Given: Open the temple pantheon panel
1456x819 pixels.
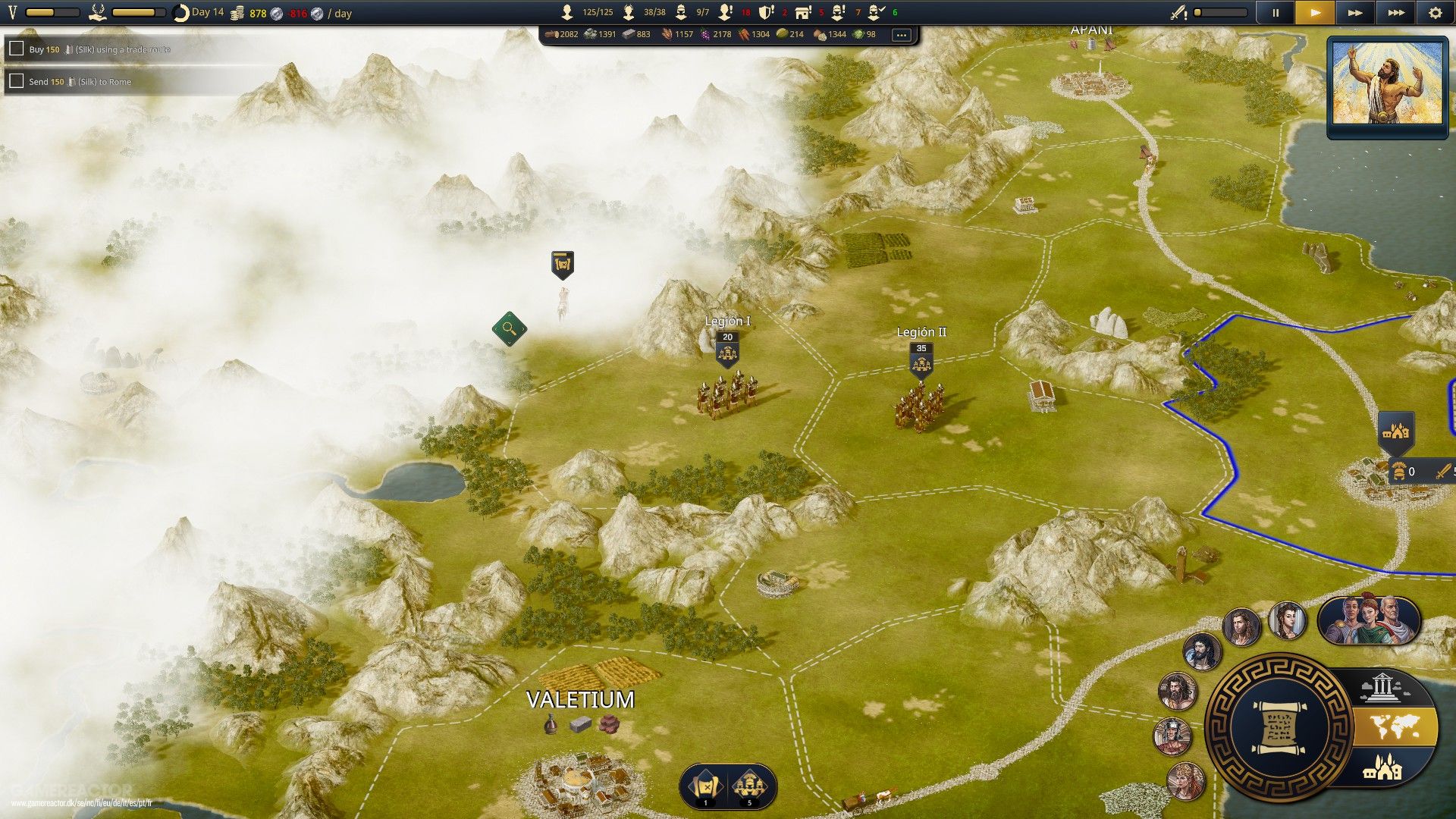Looking at the screenshot, I should pos(1382,686).
